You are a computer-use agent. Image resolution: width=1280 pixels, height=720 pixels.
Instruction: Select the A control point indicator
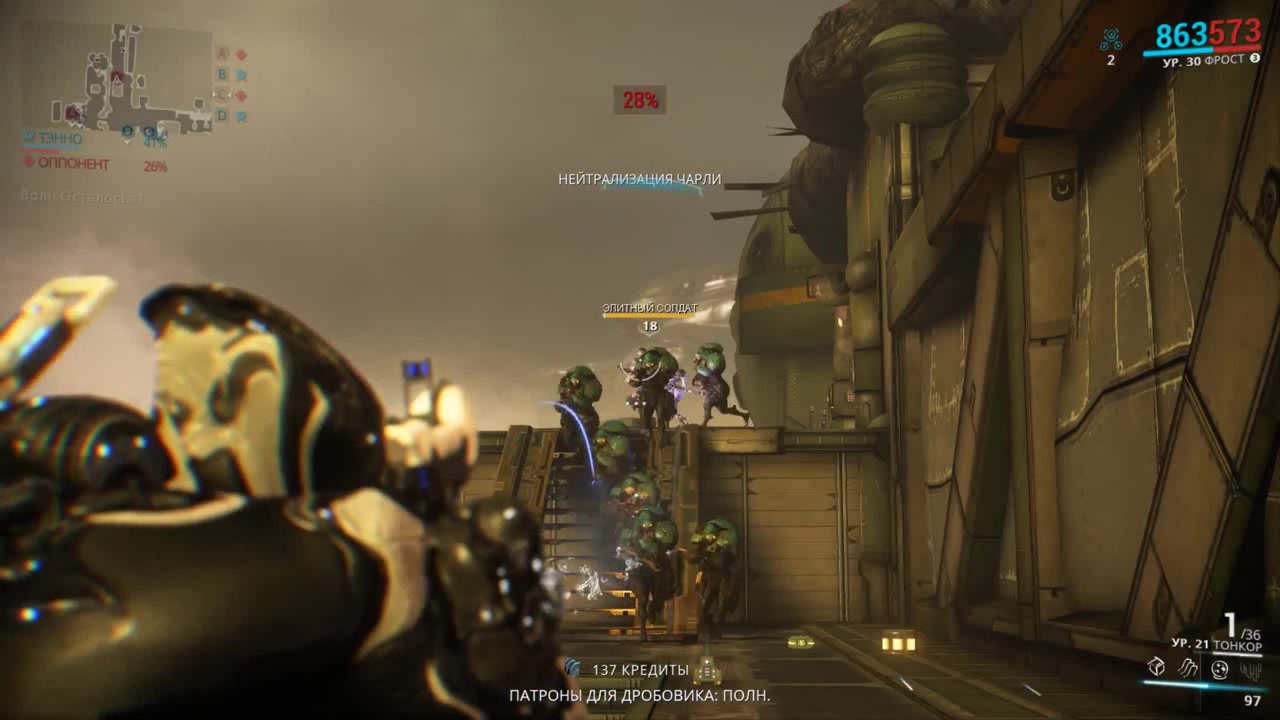coord(222,54)
